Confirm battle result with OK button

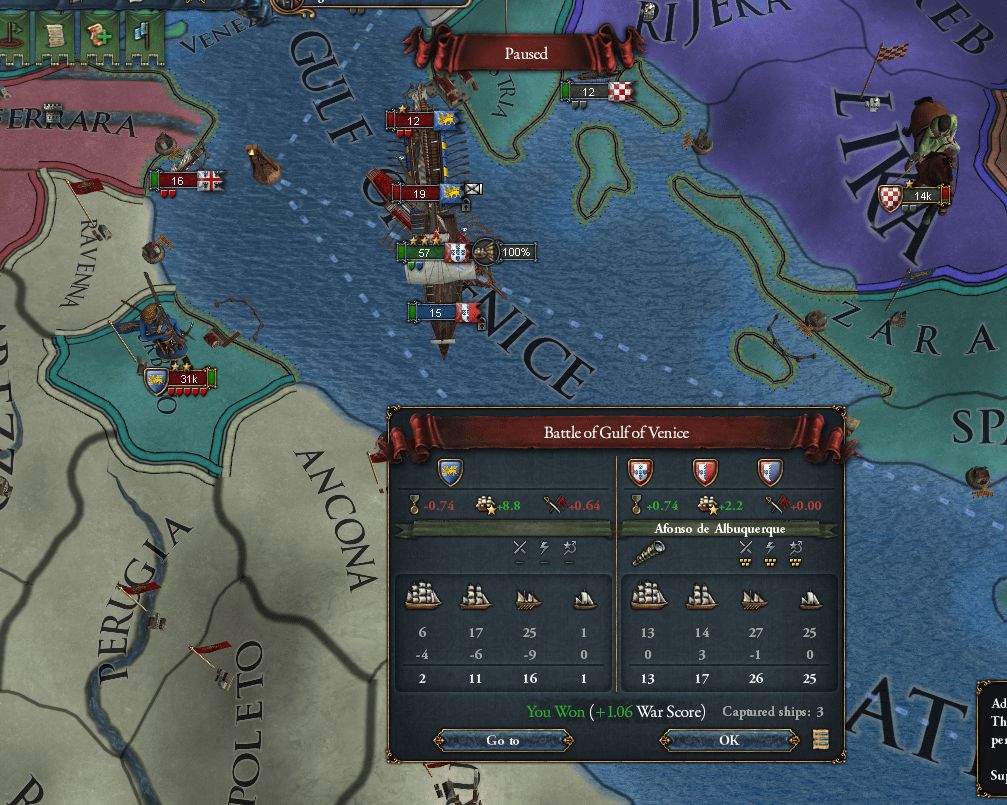pyautogui.click(x=729, y=740)
